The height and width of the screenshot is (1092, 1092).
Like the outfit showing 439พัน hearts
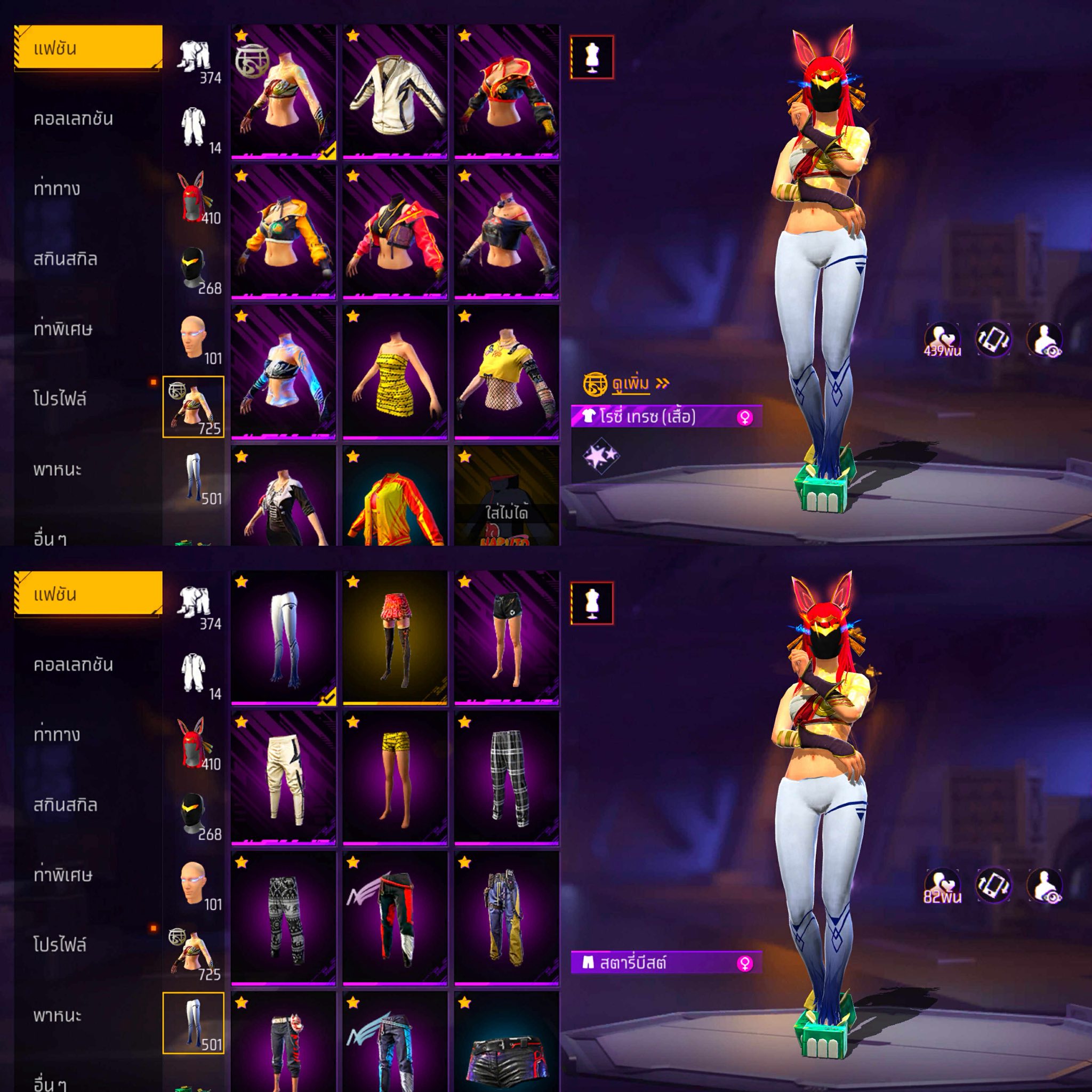click(x=942, y=340)
